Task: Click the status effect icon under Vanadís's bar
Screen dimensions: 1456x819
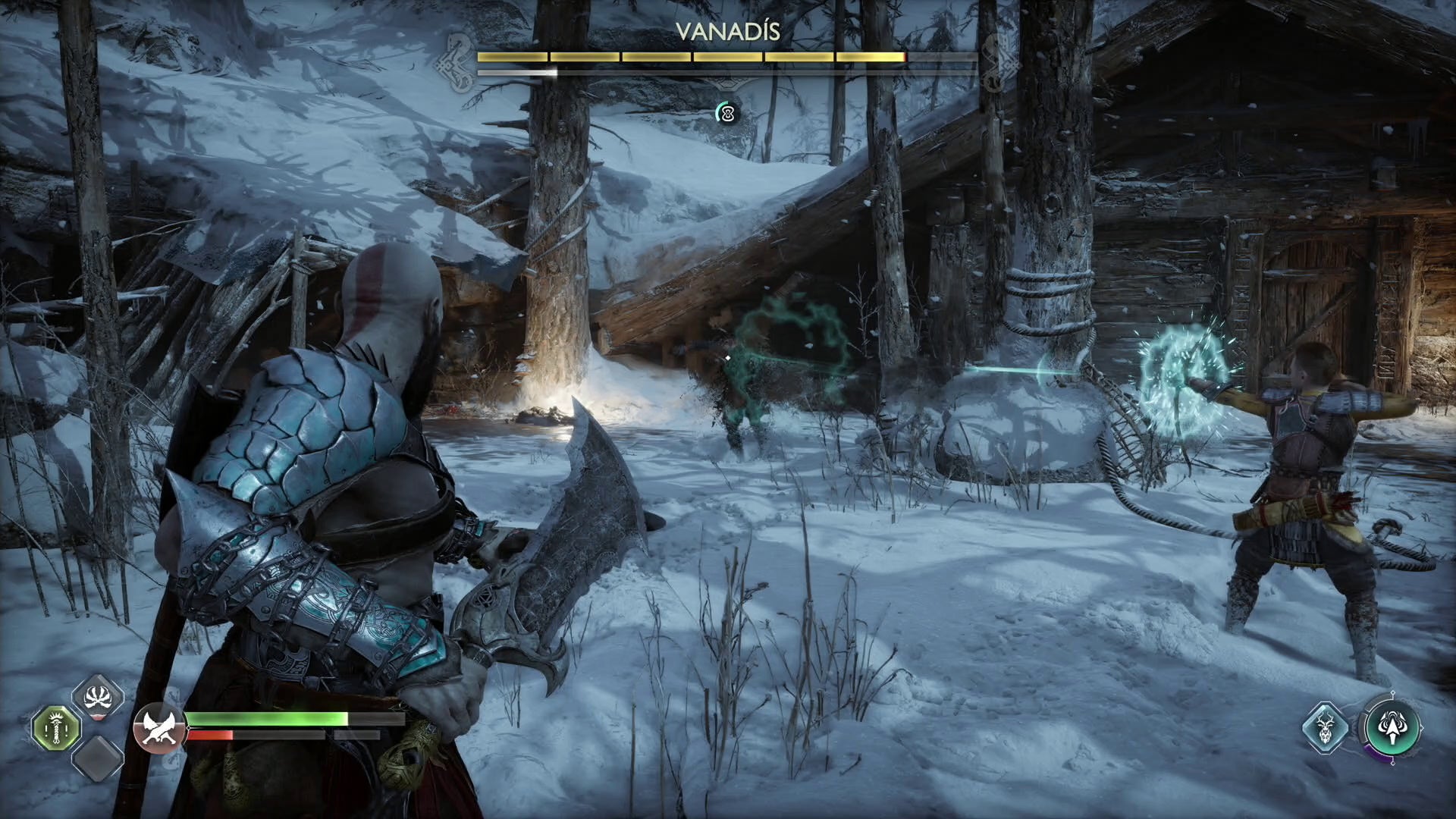Action: pyautogui.click(x=727, y=114)
